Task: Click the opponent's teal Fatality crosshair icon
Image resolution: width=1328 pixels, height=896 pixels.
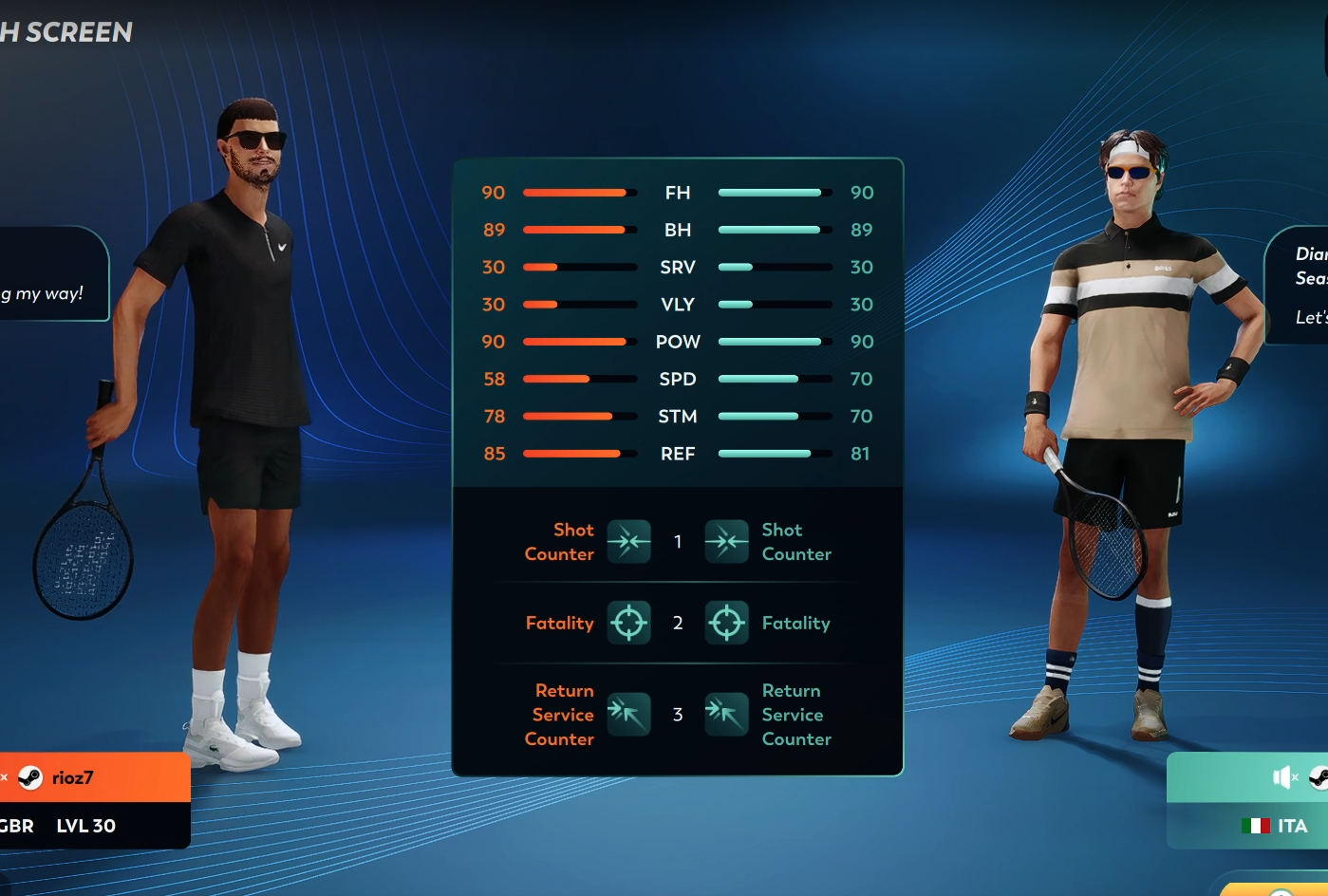Action: (x=727, y=623)
